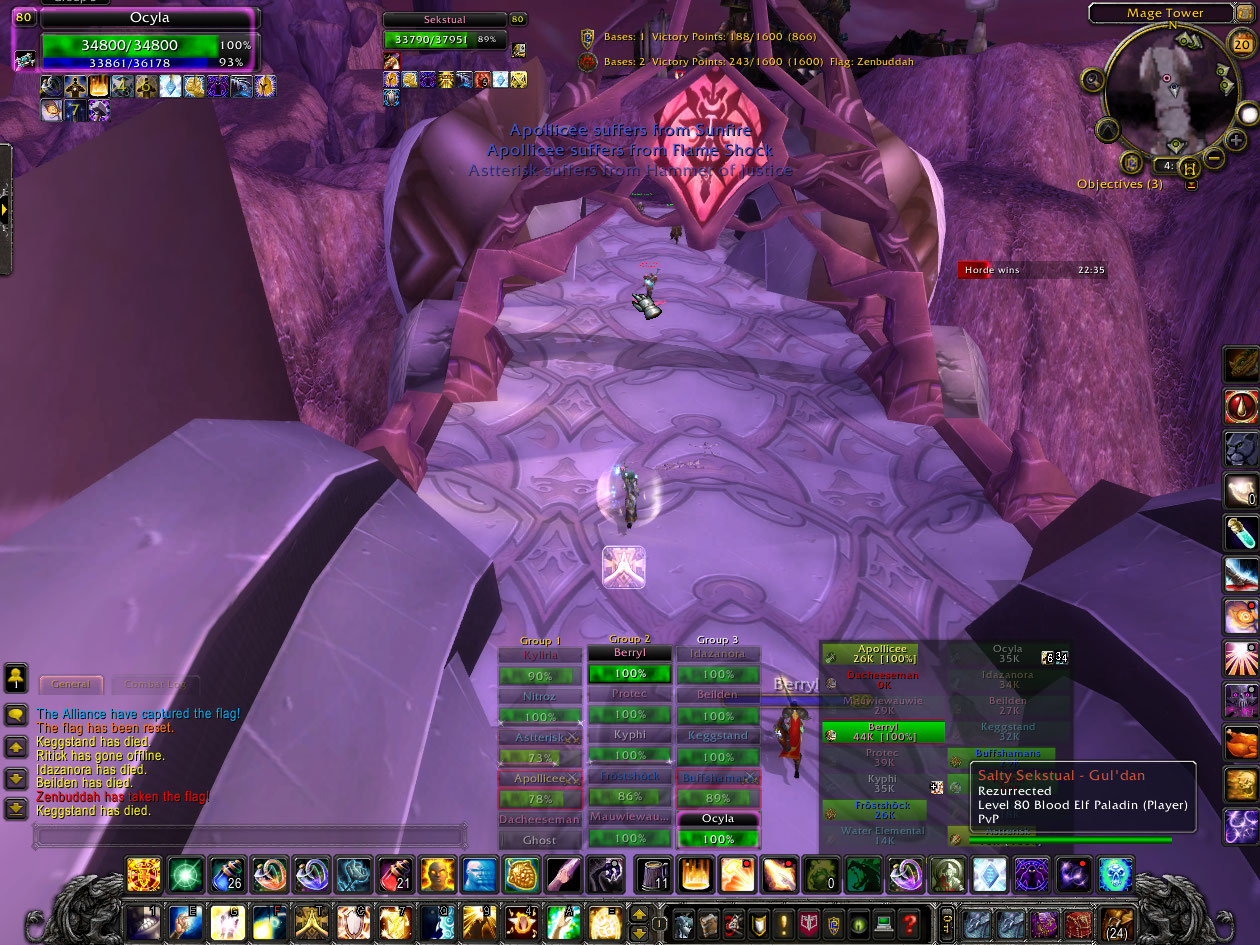Switch to the General chat tab
Screen dimensions: 1260x945
coord(71,684)
